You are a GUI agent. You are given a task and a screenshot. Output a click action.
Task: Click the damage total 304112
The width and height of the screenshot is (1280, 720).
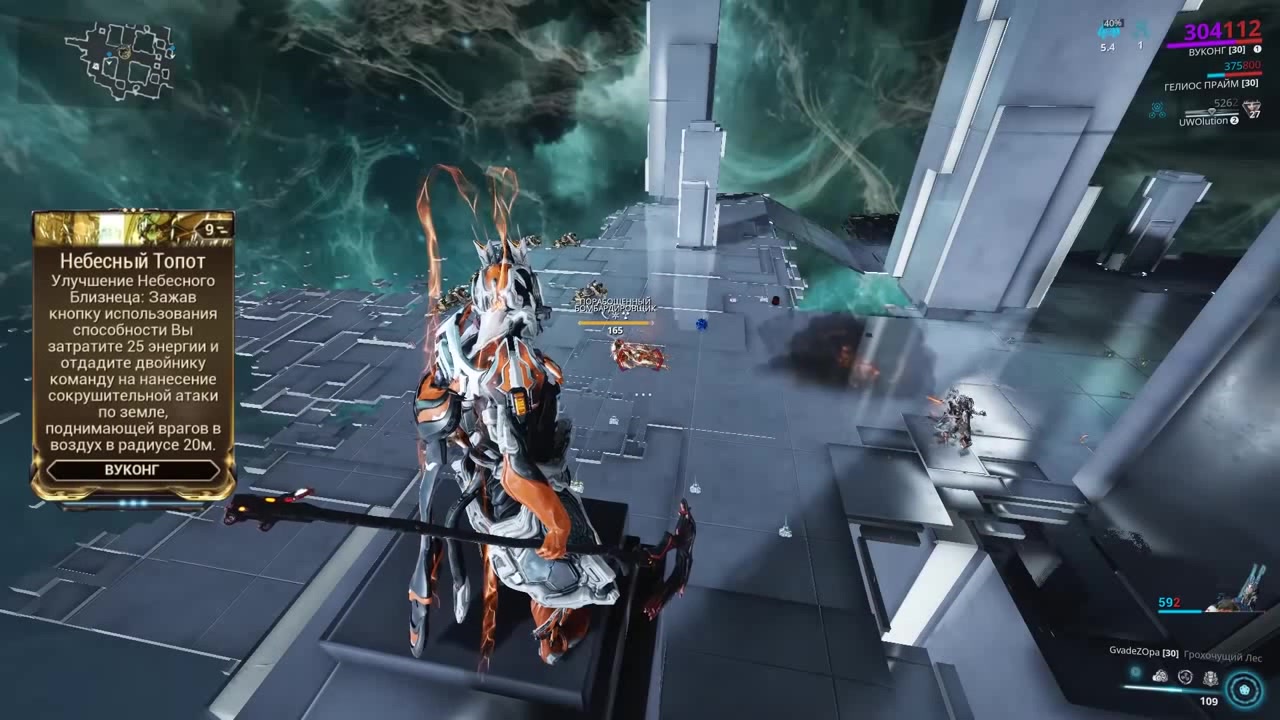[x=1224, y=32]
